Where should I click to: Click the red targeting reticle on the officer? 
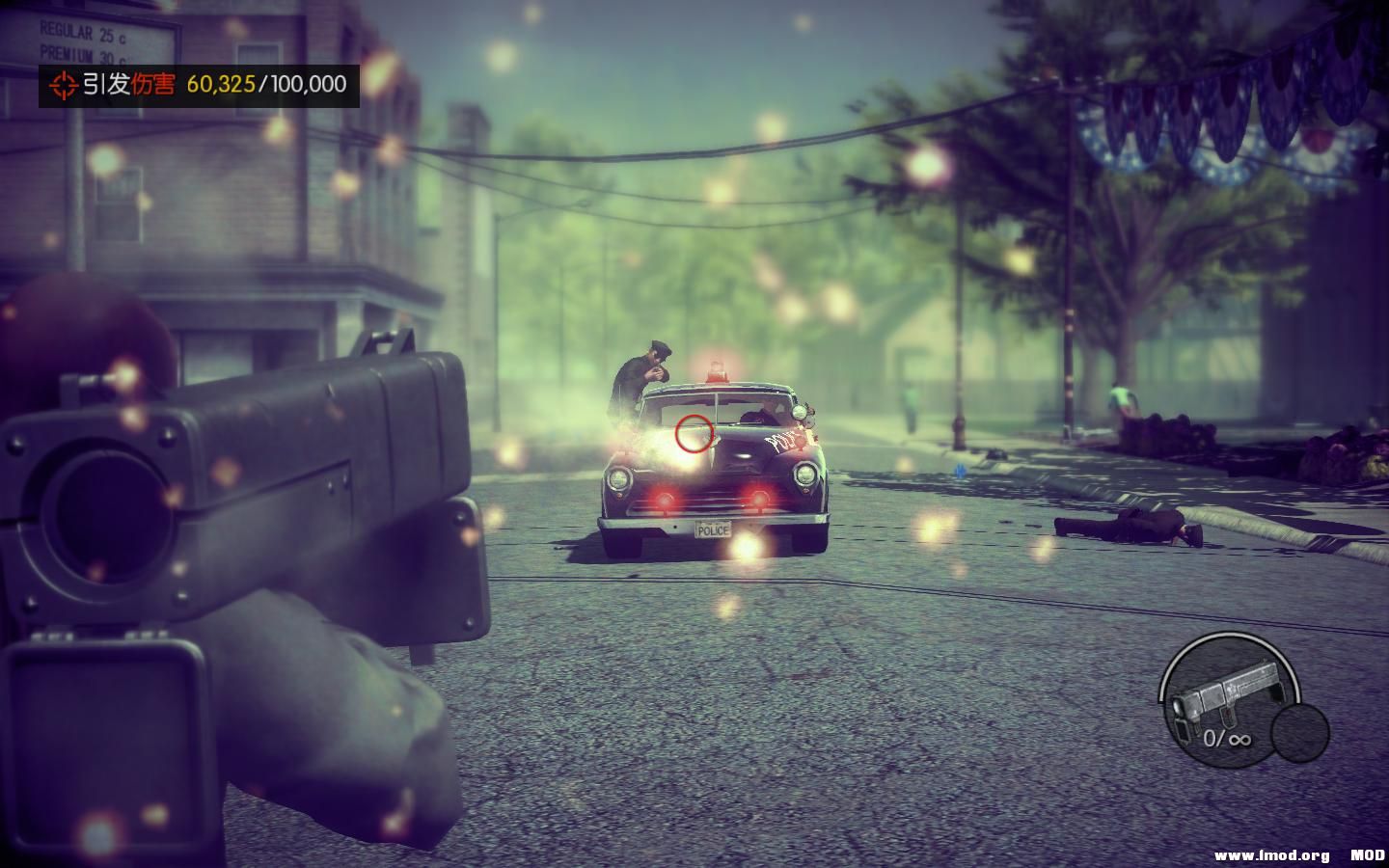point(693,434)
